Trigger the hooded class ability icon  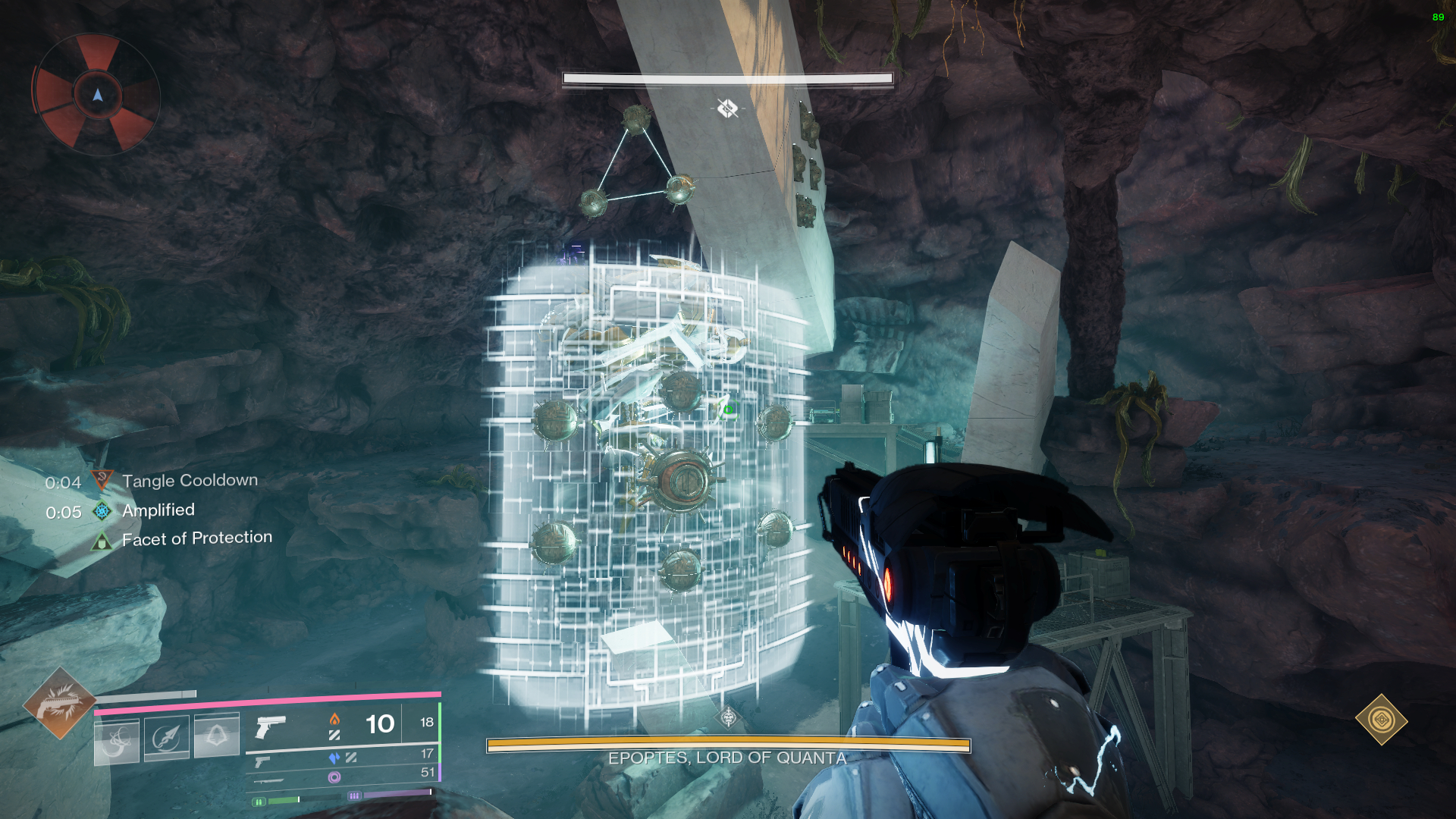pos(217,736)
